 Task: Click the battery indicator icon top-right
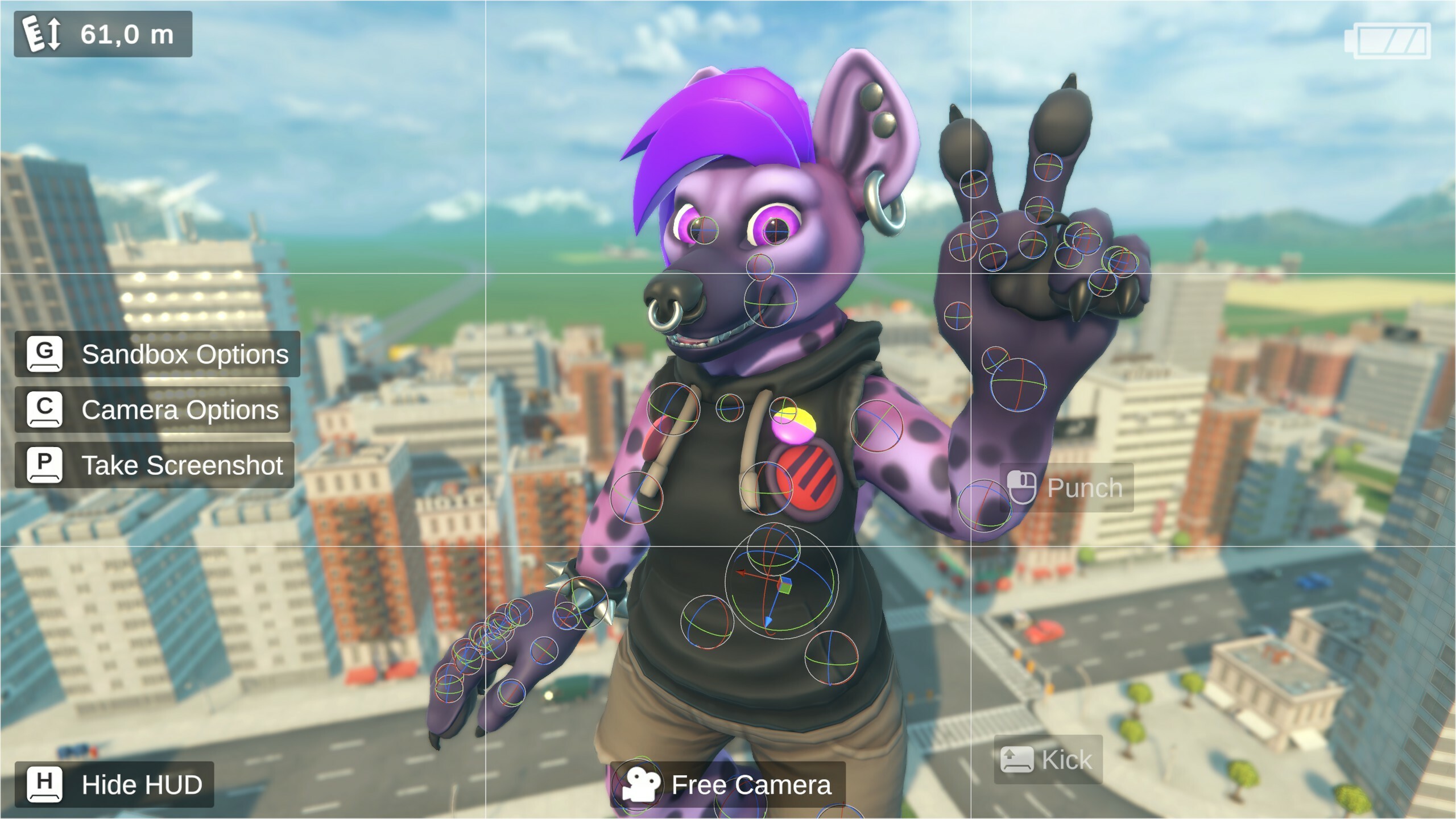(x=1390, y=41)
